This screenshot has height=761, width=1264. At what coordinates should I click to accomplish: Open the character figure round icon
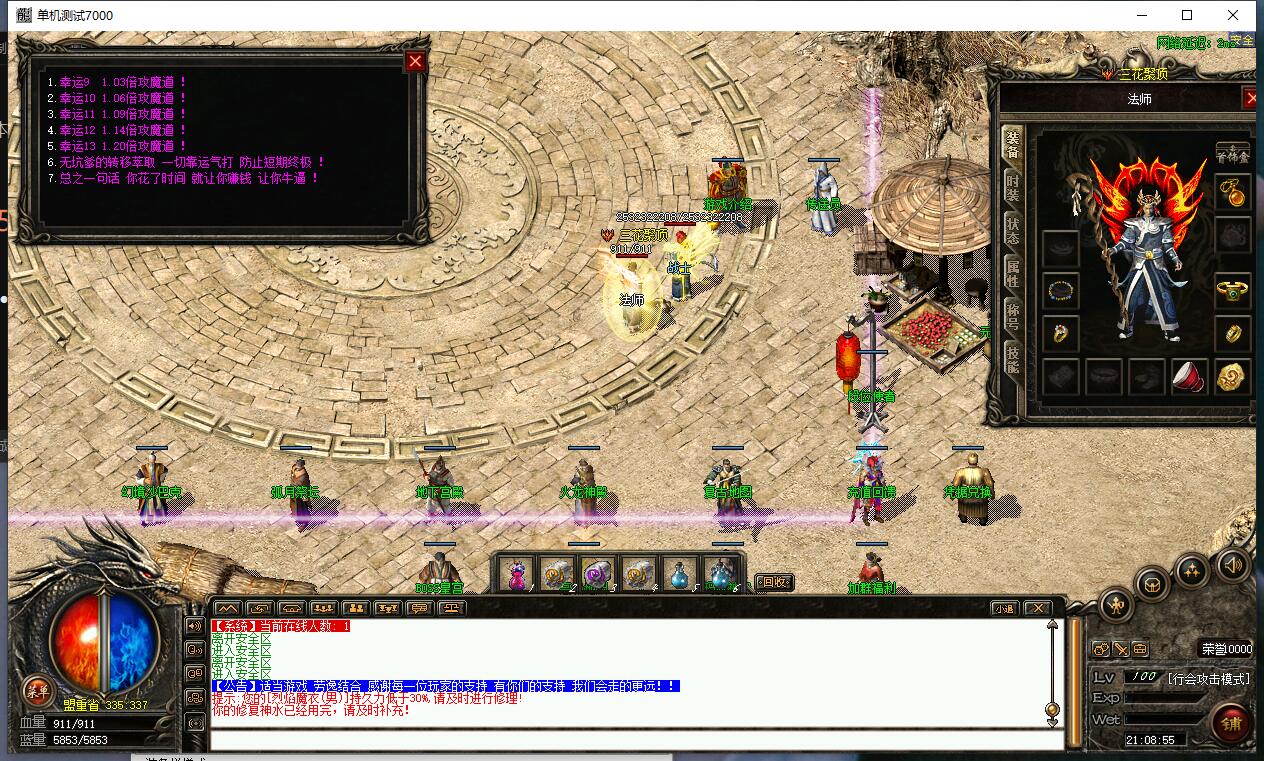(1116, 605)
